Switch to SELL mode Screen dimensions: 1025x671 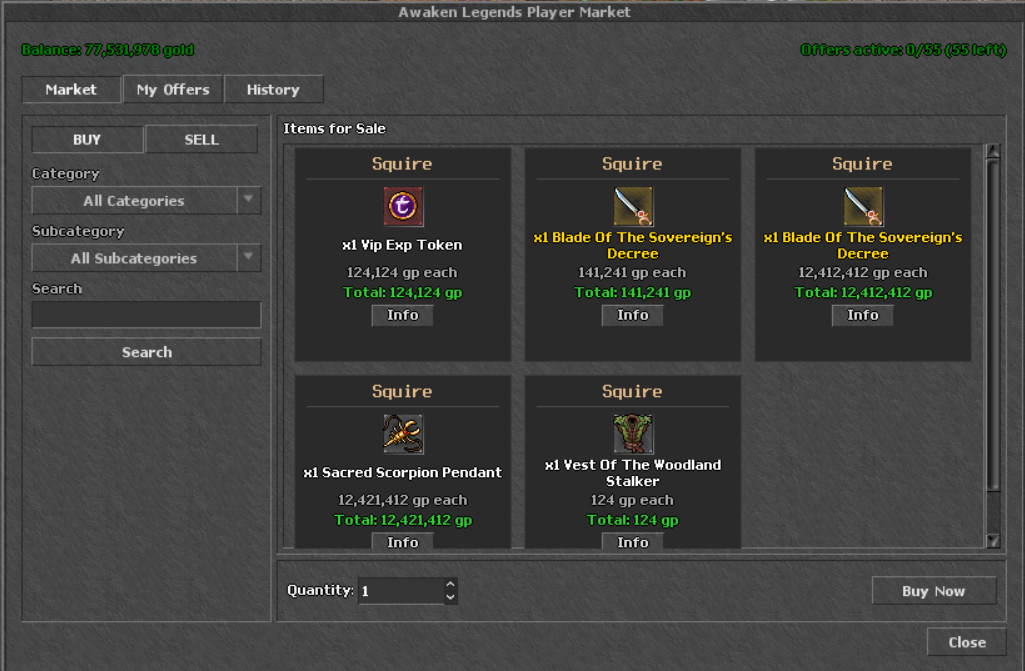pyautogui.click(x=201, y=140)
